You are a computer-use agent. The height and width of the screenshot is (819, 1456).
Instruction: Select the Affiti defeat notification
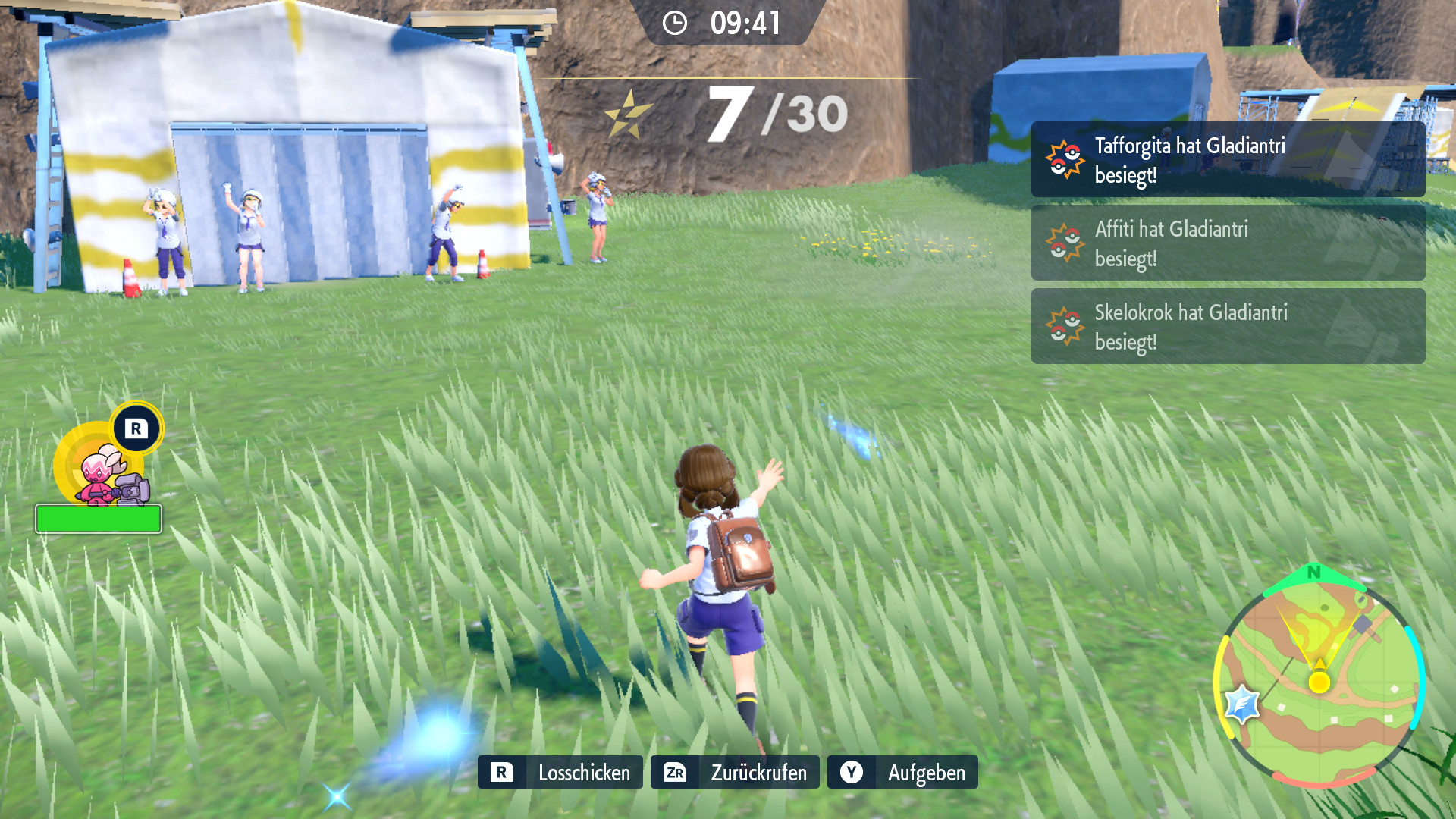(1228, 243)
